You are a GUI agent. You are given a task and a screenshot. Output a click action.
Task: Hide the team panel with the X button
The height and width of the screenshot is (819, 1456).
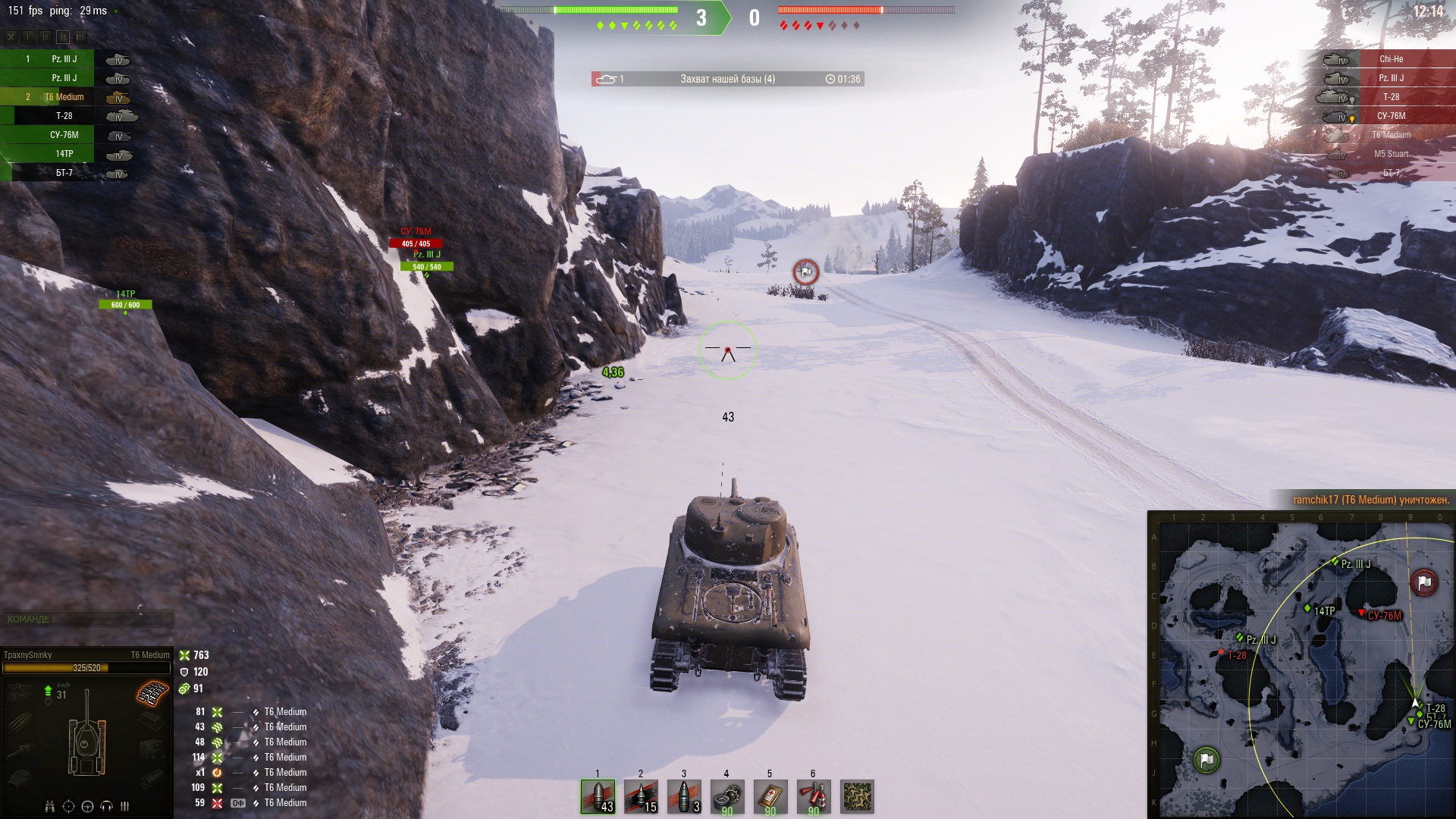pos(11,36)
